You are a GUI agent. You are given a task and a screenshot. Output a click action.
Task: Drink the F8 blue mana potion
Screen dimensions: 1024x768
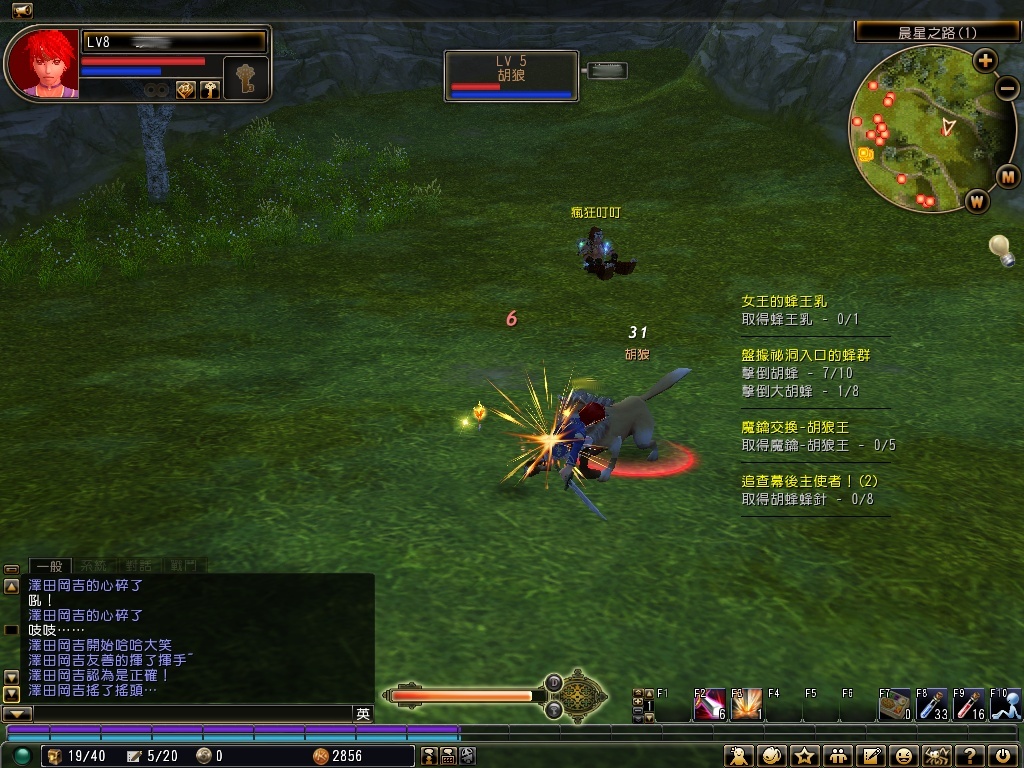[931, 705]
